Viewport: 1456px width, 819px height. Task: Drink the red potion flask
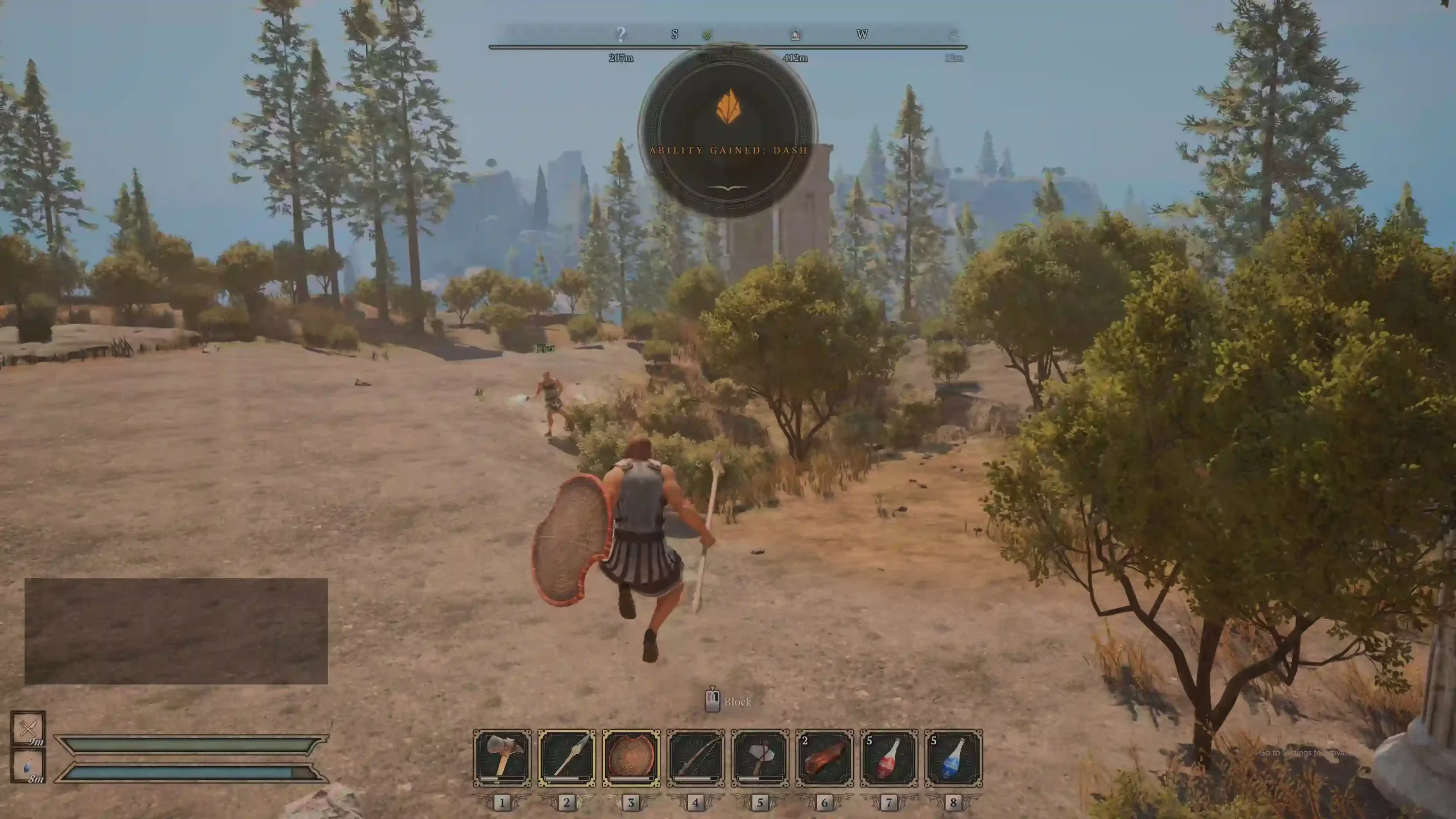tap(889, 758)
